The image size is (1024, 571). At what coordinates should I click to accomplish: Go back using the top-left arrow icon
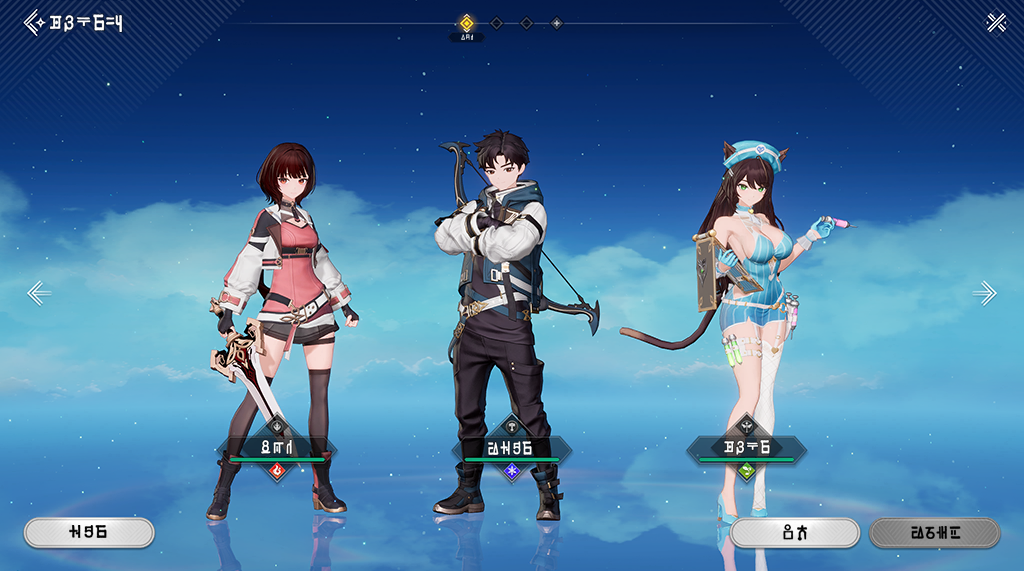click(x=34, y=22)
